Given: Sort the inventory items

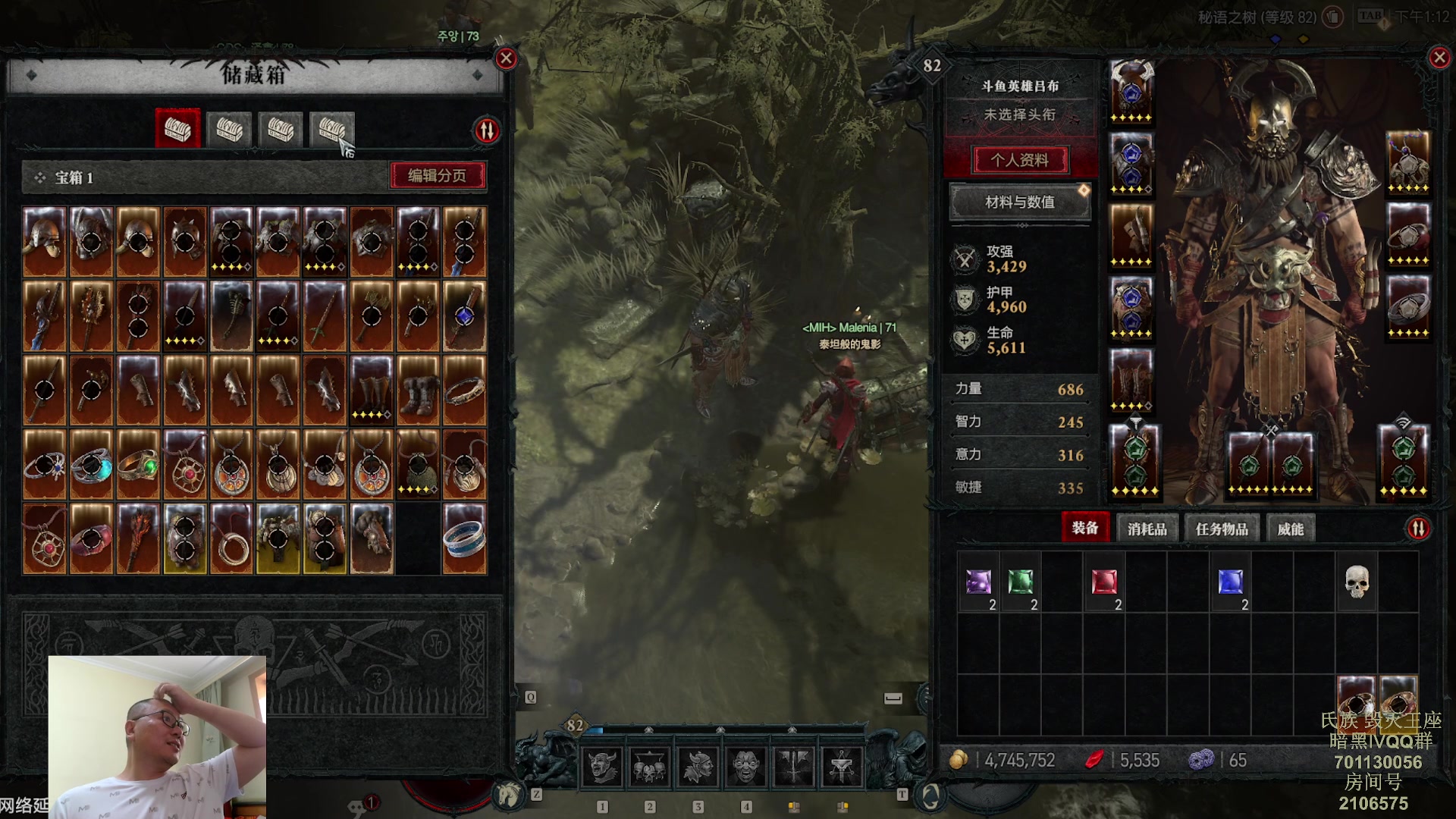Looking at the screenshot, I should click(x=1418, y=529).
